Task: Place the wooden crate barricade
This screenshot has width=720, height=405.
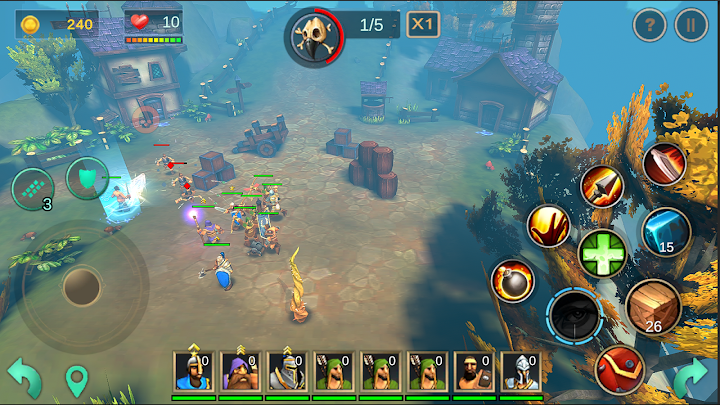Action: (x=653, y=306)
